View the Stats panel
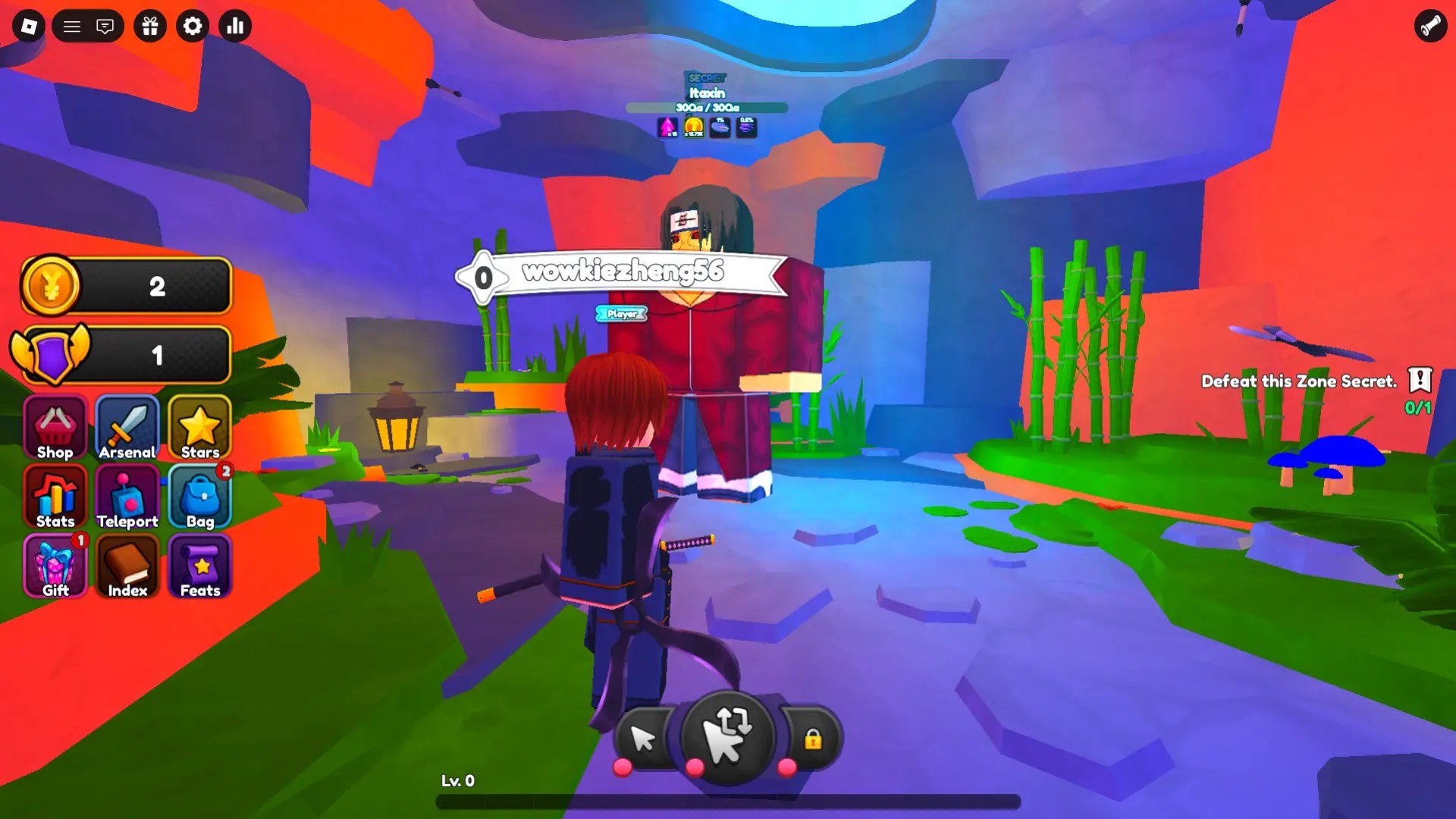The image size is (1456, 819). [54, 497]
